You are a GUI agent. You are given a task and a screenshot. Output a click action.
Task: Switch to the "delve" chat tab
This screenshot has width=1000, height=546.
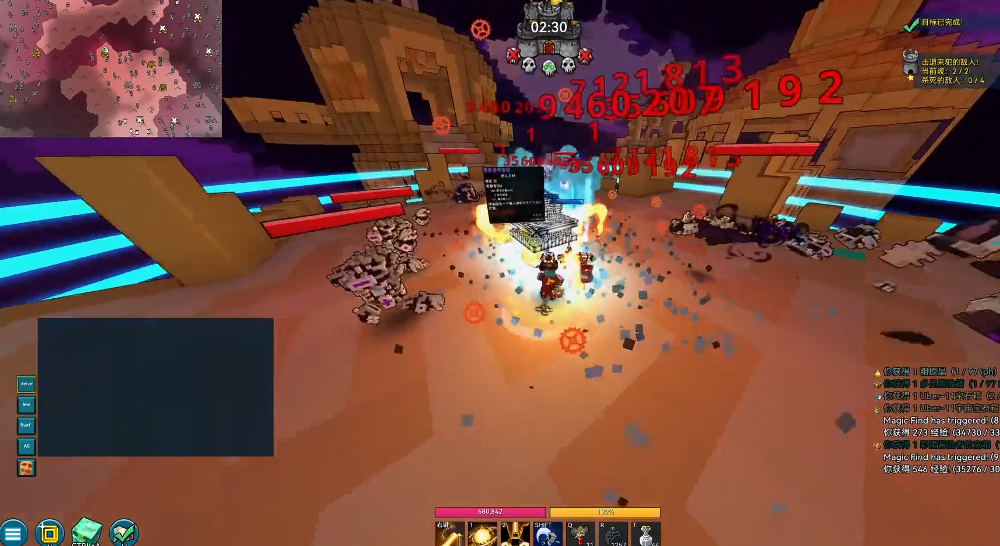coord(27,383)
